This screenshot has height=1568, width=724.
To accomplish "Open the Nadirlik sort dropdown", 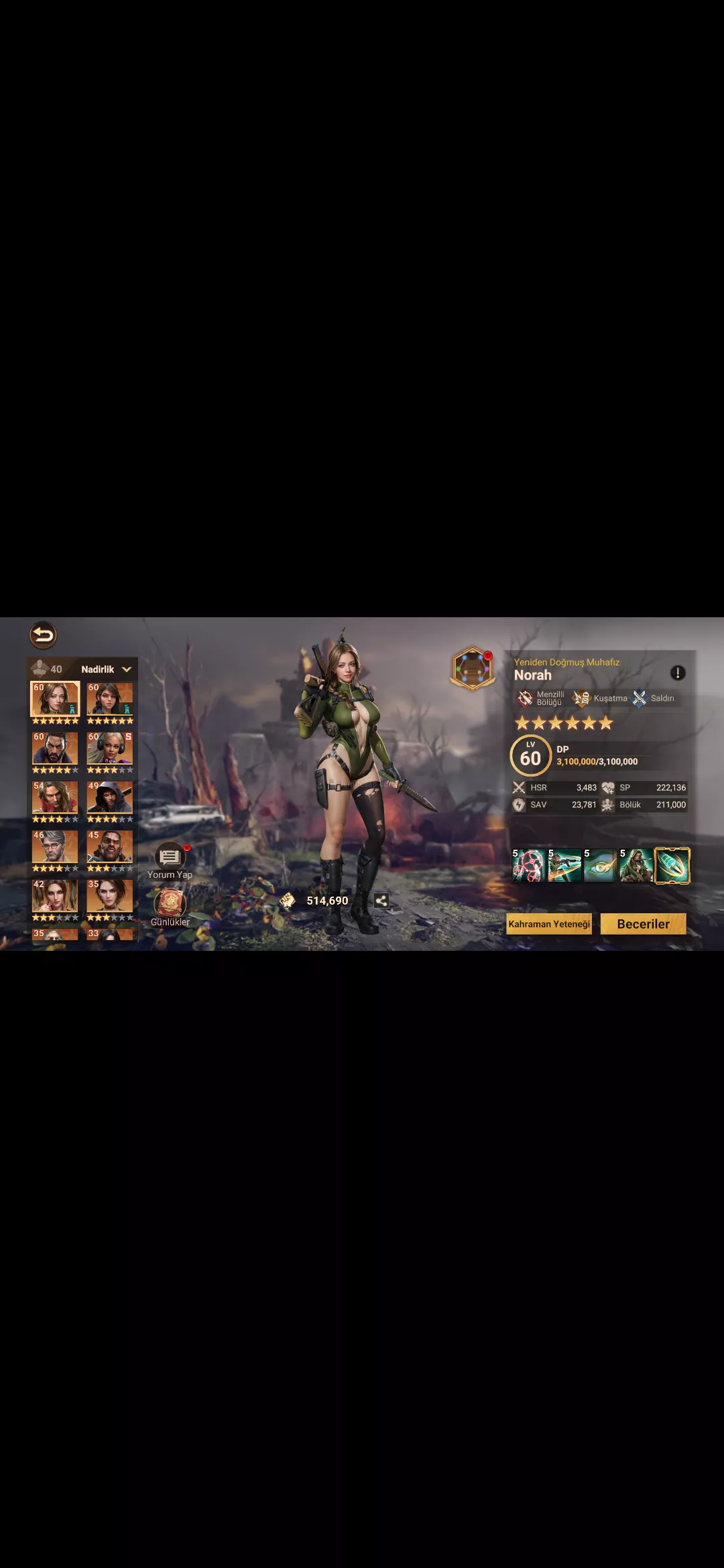I will click(x=106, y=669).
